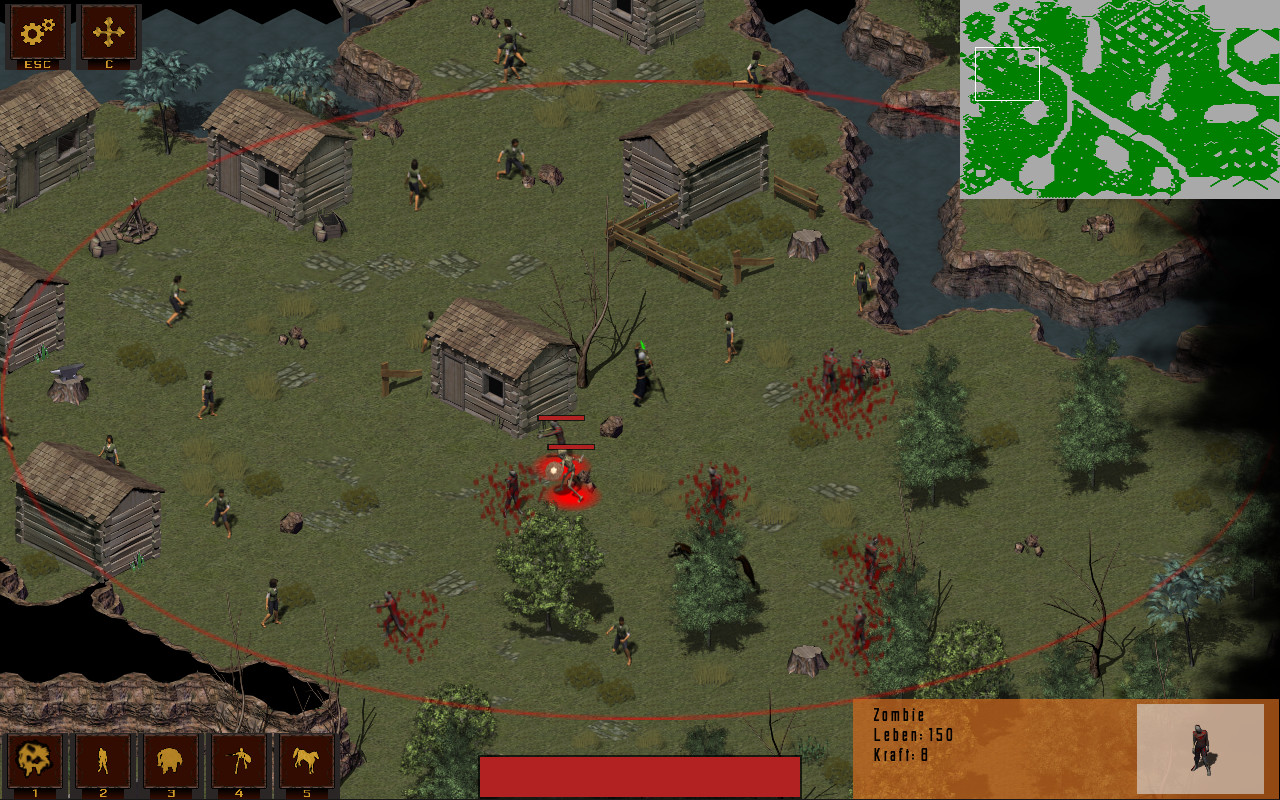The image size is (1280, 800).
Task: Pick the shielded warrior icon in slot 4
Action: 238,762
